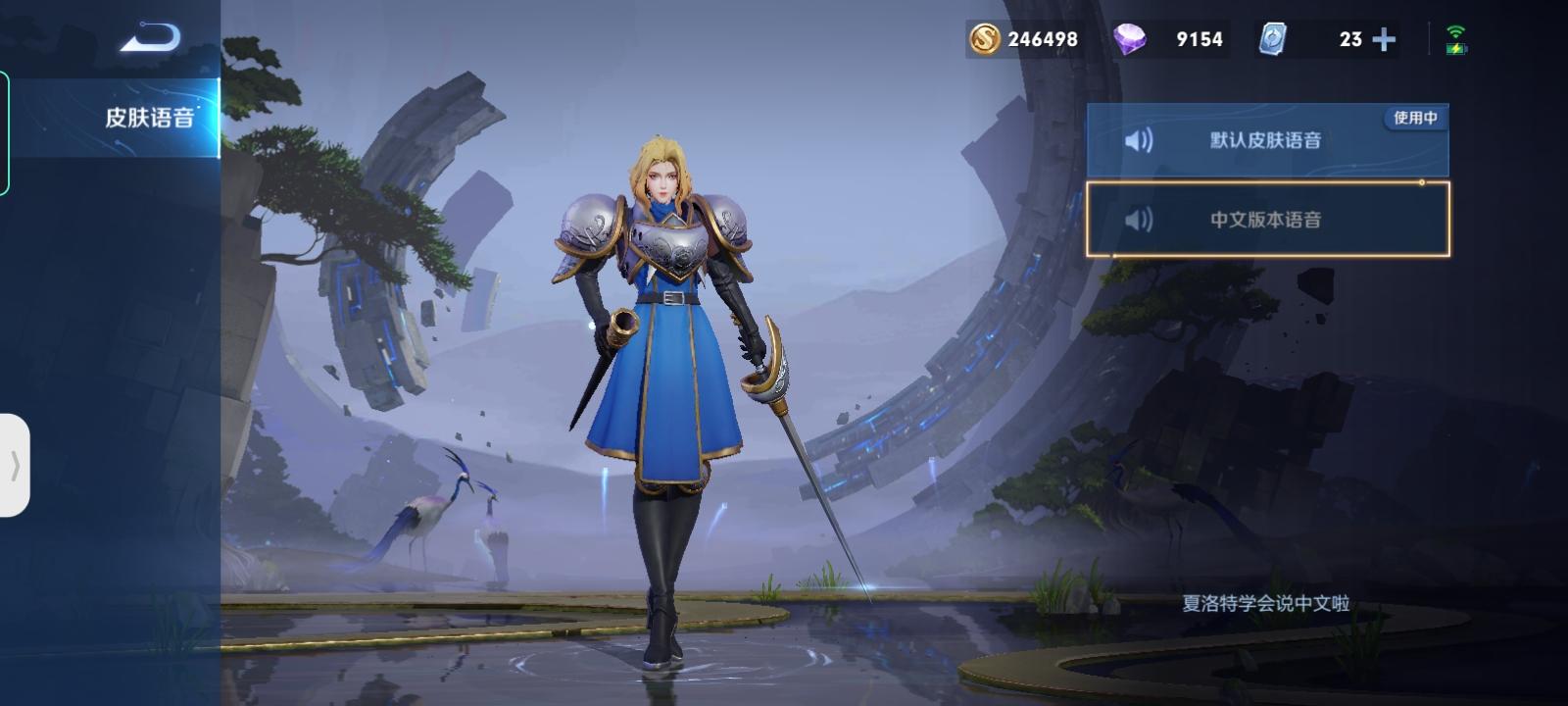
Task: Open the highlighted voice pack frame corner marker
Action: coord(1421,182)
